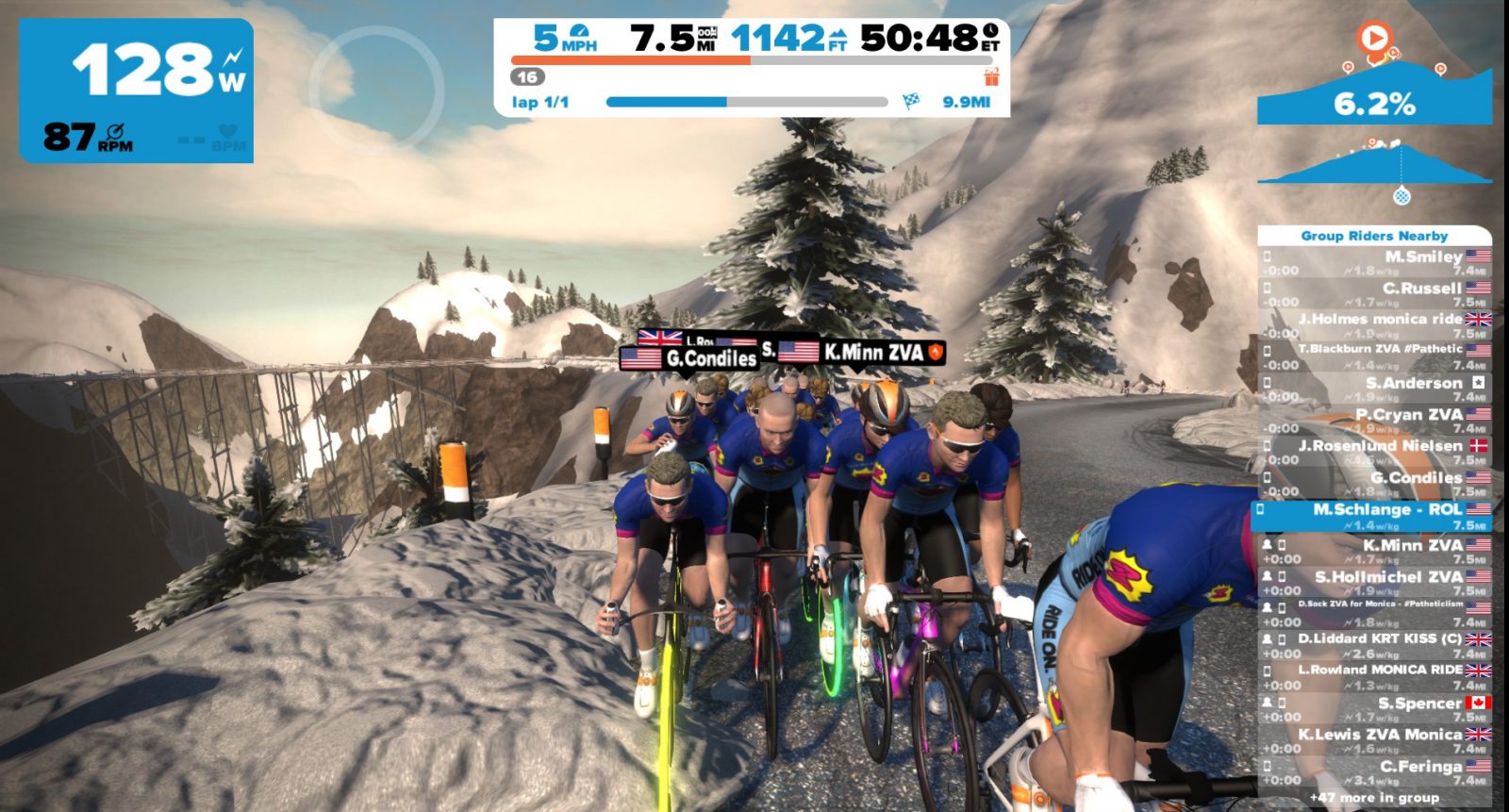Image resolution: width=1509 pixels, height=812 pixels.
Task: View rider C.Feringa from the list
Action: click(x=1374, y=771)
